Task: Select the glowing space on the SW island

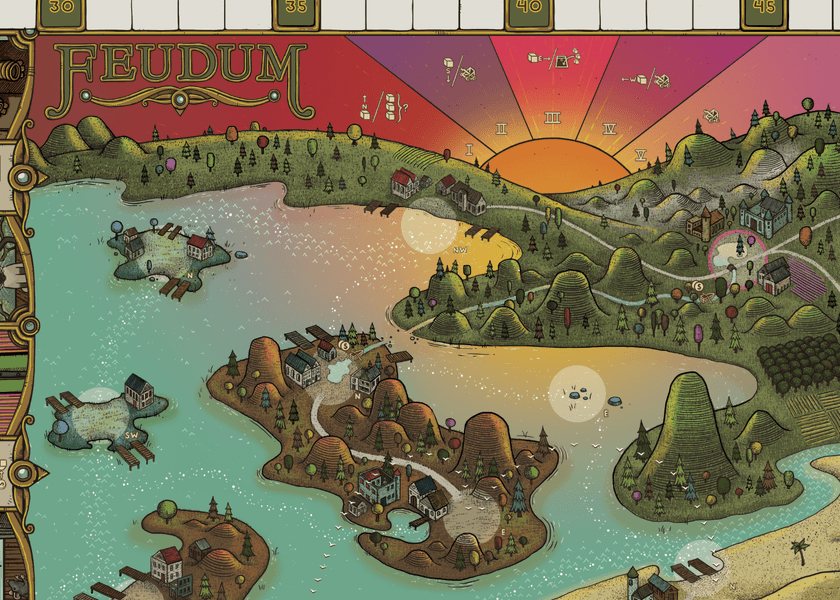Action: 99,404
